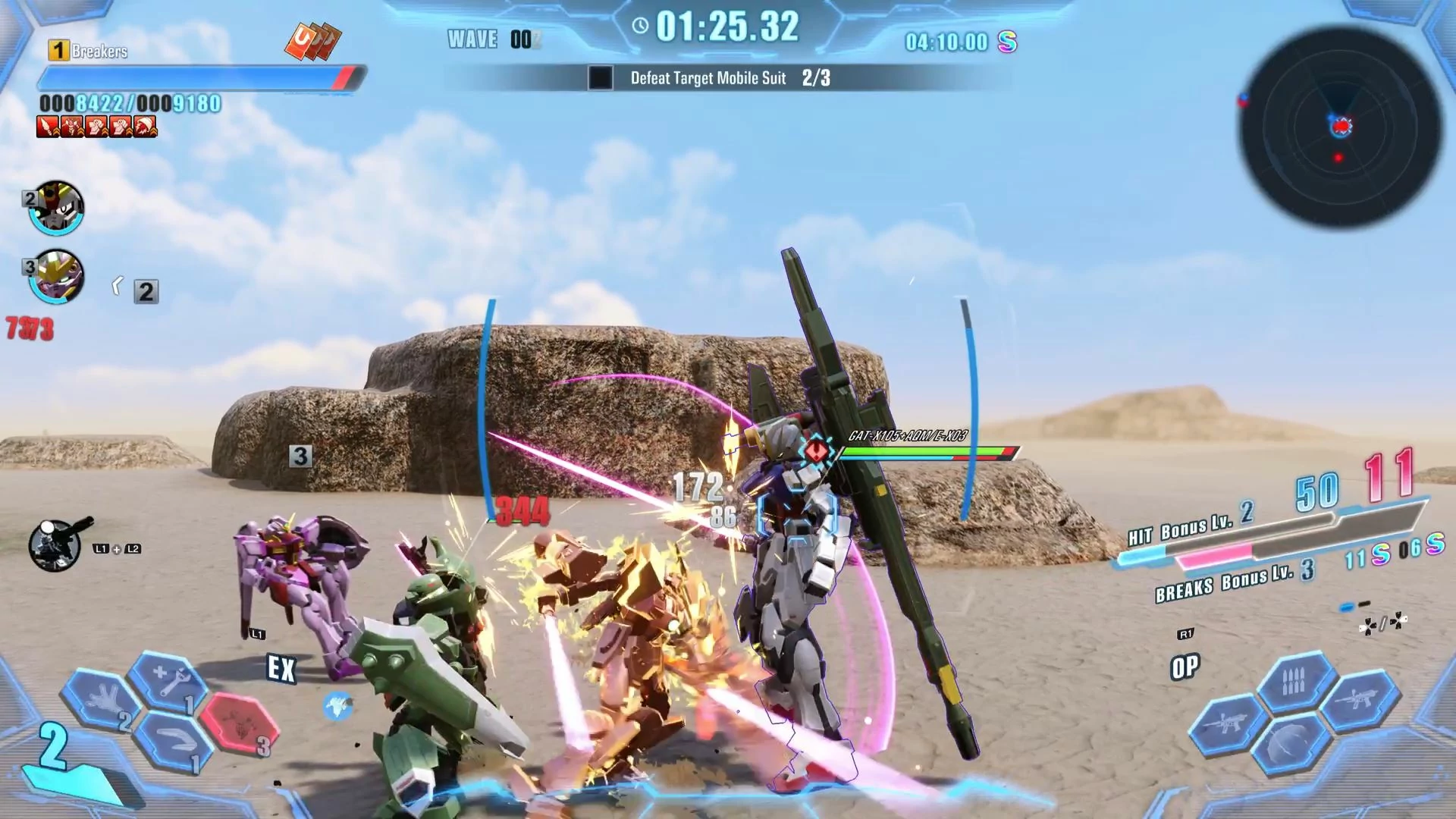
Task: Click the spear attack buff icon
Action: pos(47,127)
